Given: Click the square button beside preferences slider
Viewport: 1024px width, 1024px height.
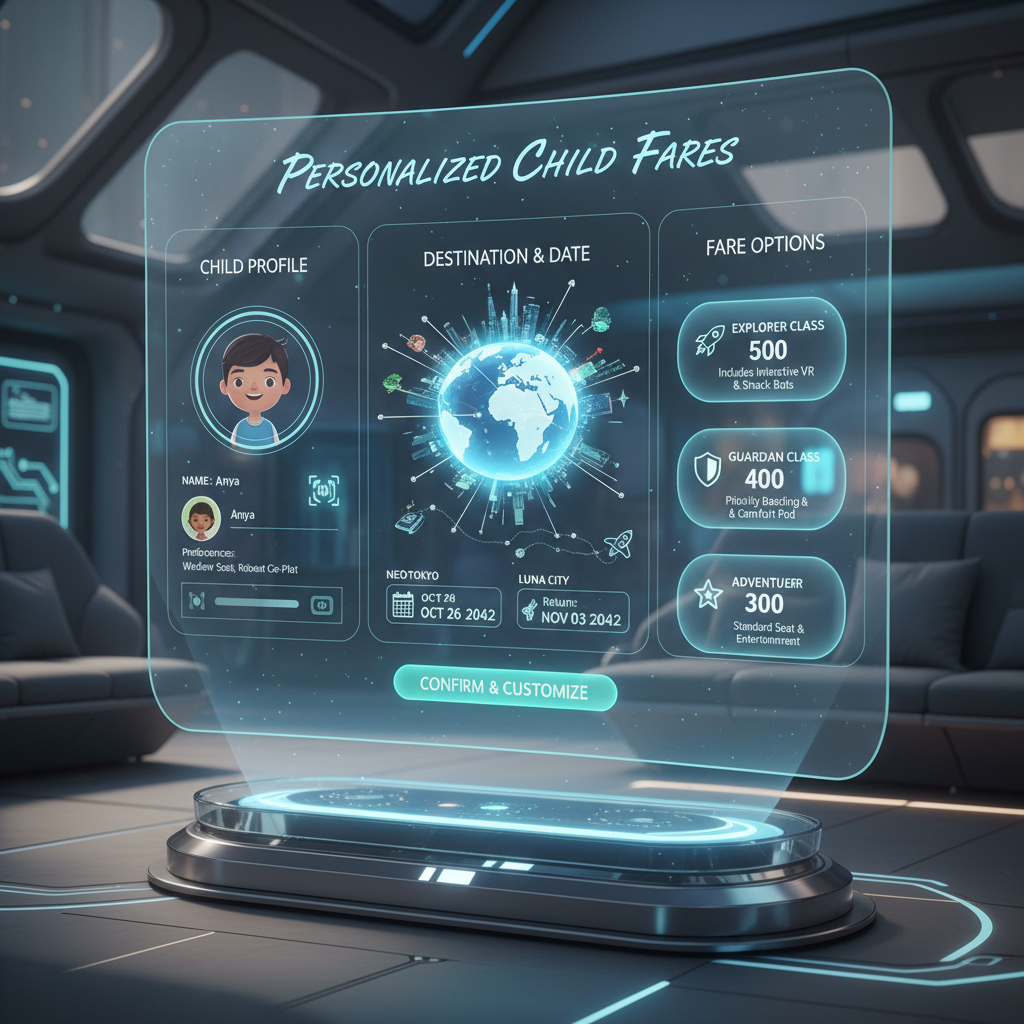Looking at the screenshot, I should click(322, 603).
